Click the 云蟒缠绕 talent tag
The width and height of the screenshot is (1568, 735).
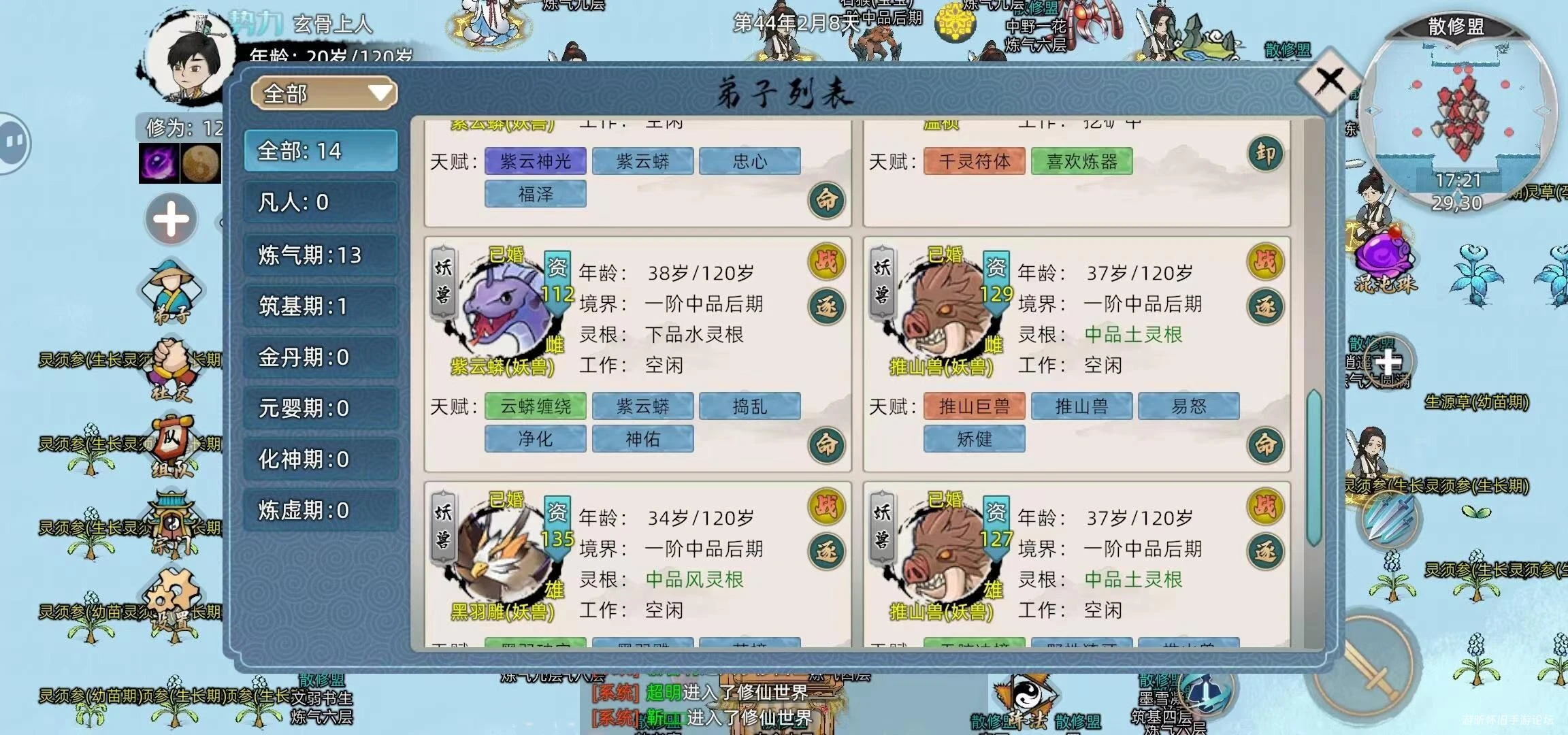click(x=534, y=406)
